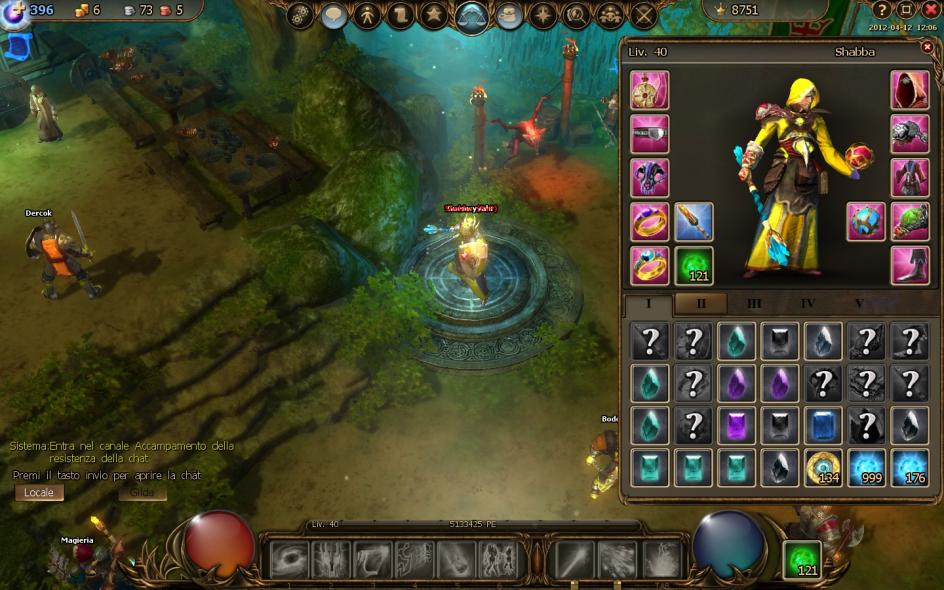Open the magnifying glass search icon
This screenshot has width=944, height=590.
pos(576,15)
